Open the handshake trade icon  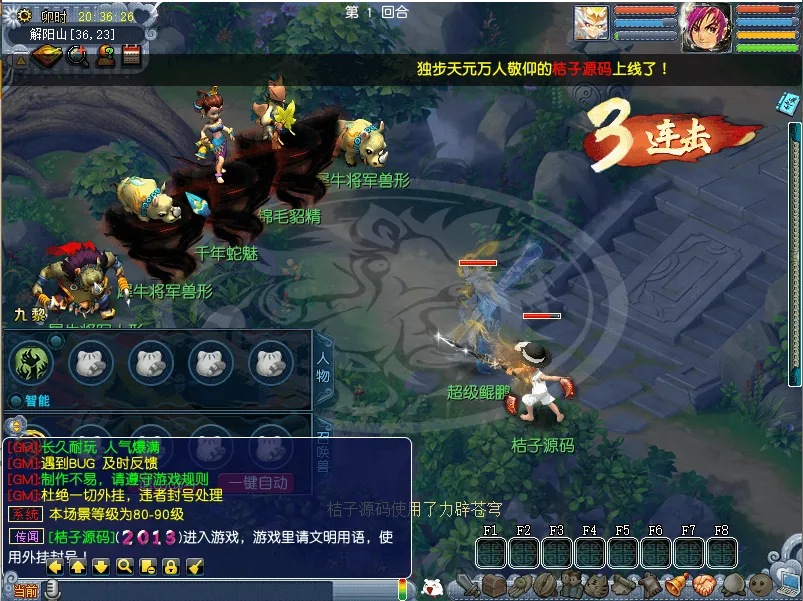(703, 585)
